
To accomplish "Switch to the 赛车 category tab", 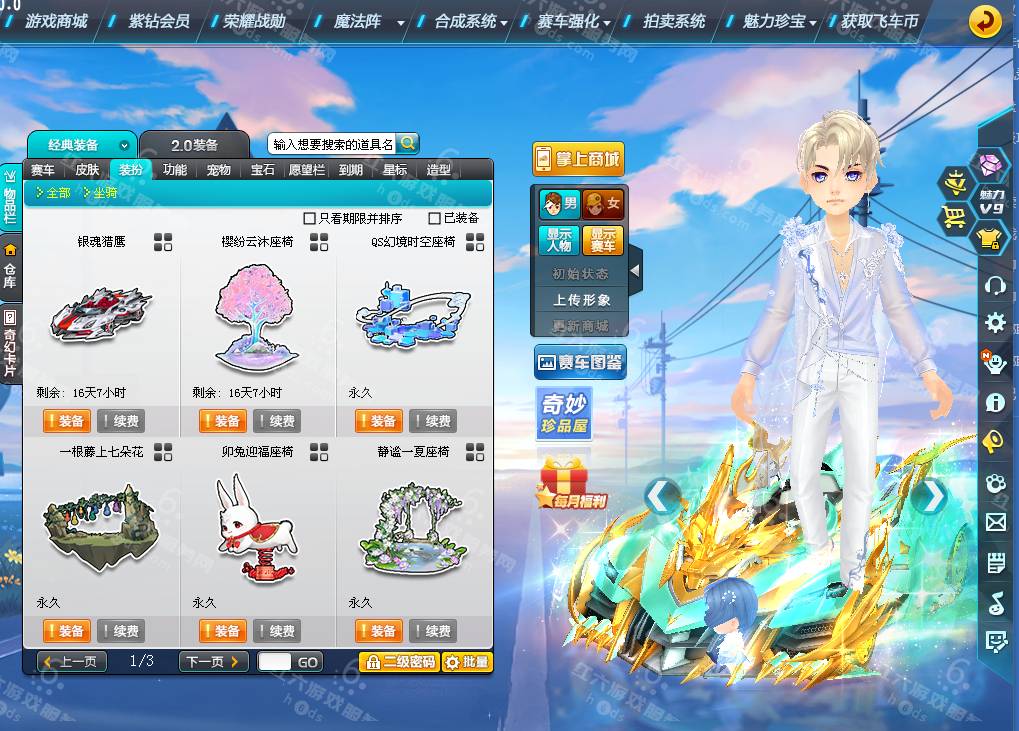I will click(42, 170).
